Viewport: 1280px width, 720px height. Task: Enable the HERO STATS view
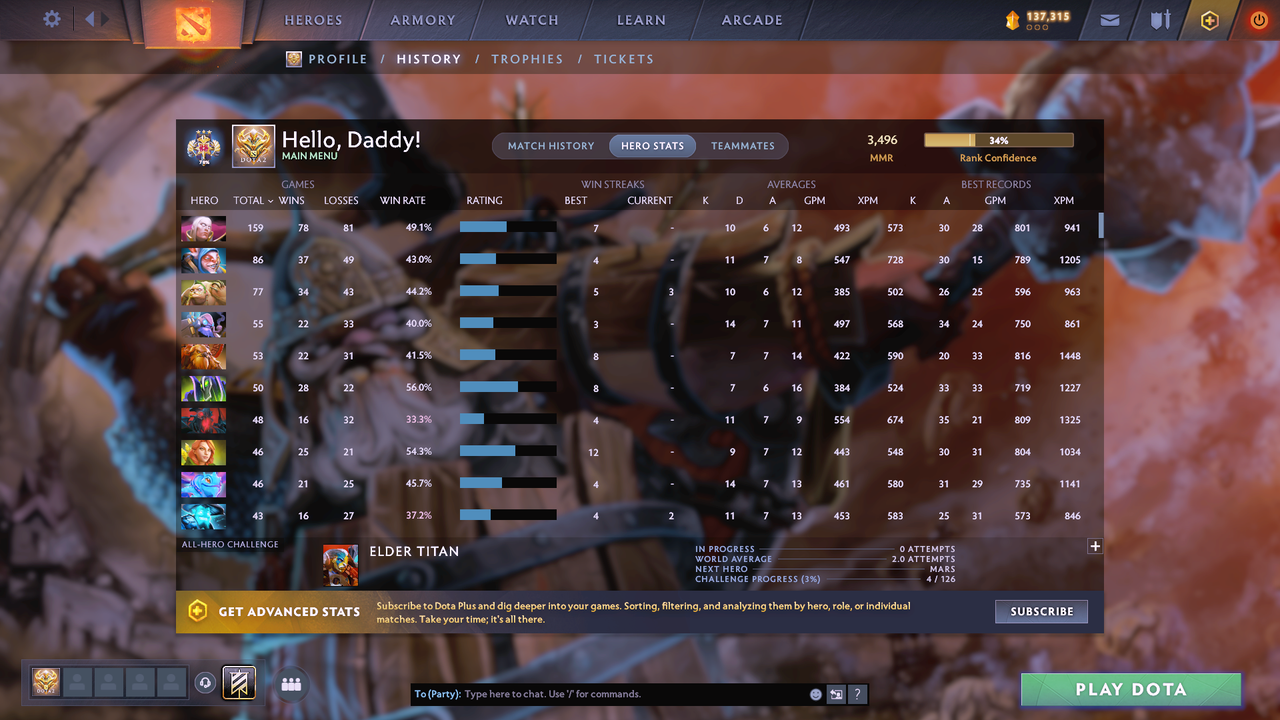[x=652, y=145]
